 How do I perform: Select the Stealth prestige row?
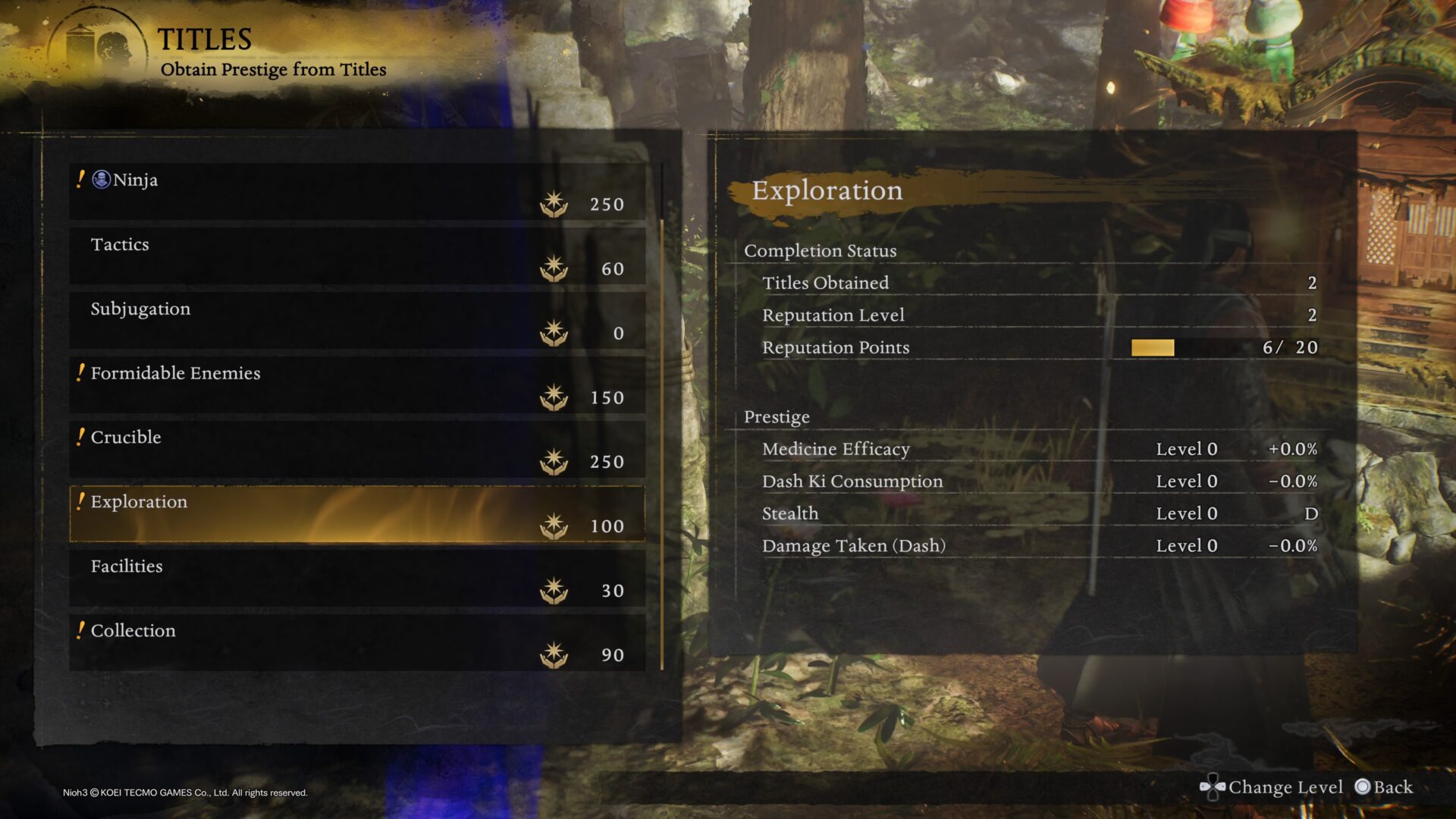pyautogui.click(x=1039, y=513)
